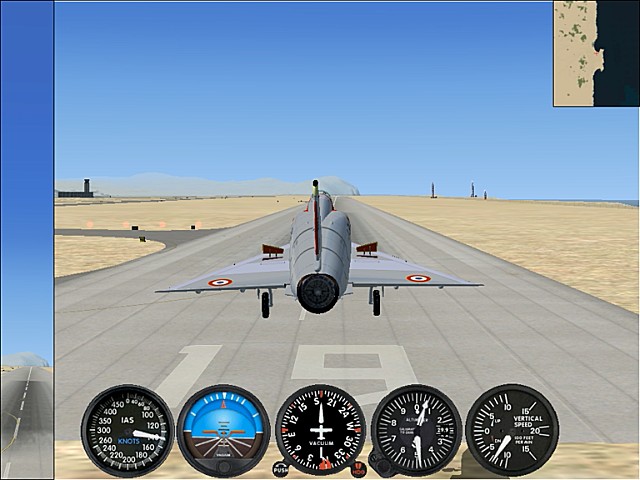Adjust the HDG heading bug knob
The image size is (640, 480).
pos(358,468)
